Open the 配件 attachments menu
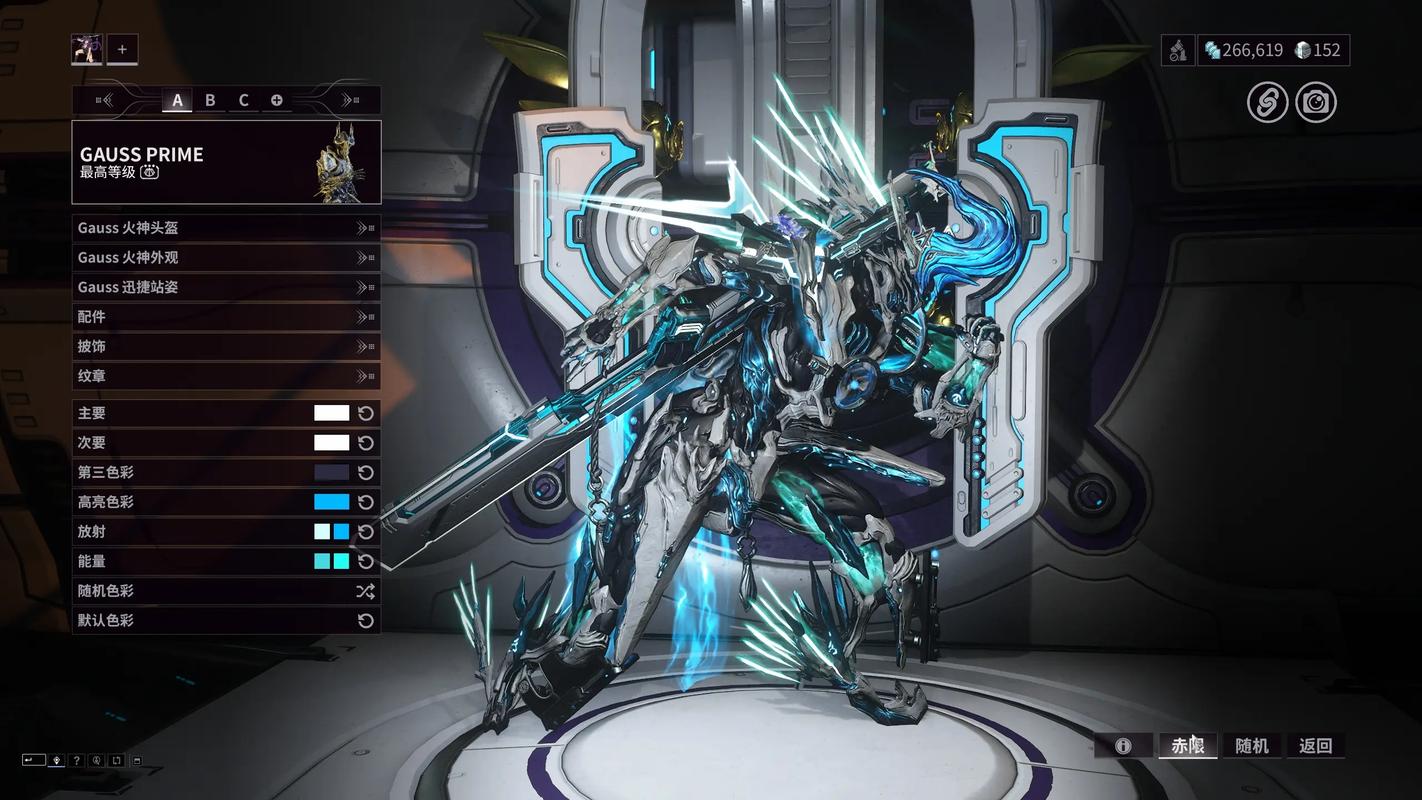Viewport: 1422px width, 800px height. pos(226,317)
